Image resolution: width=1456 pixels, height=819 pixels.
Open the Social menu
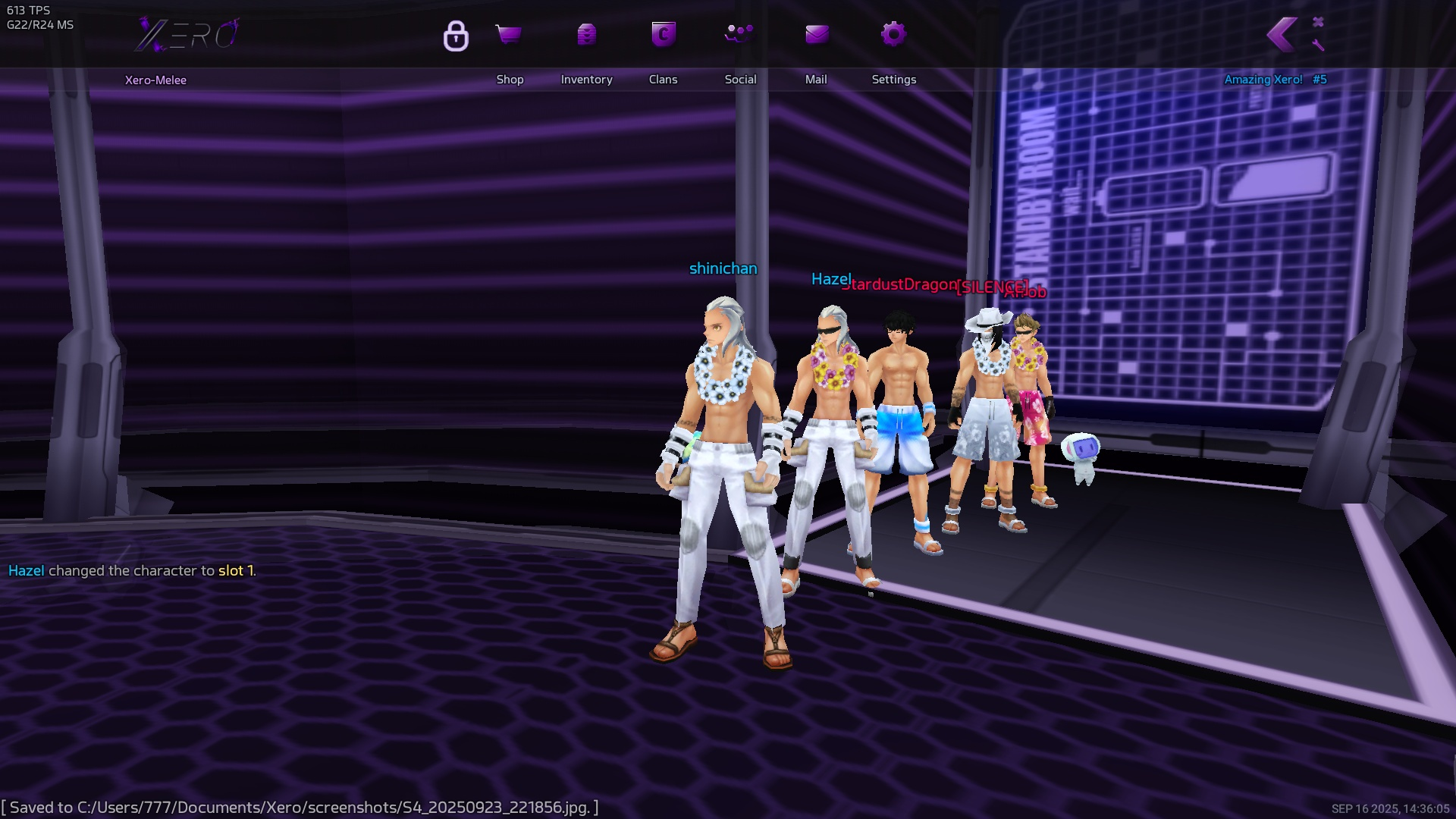point(739,35)
